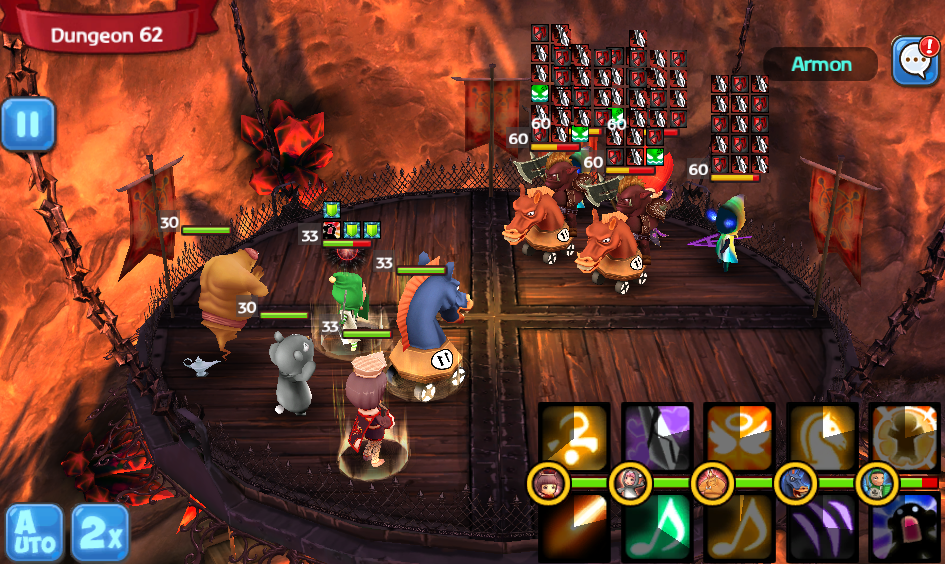
Task: Activate the green music note skill
Action: click(657, 526)
